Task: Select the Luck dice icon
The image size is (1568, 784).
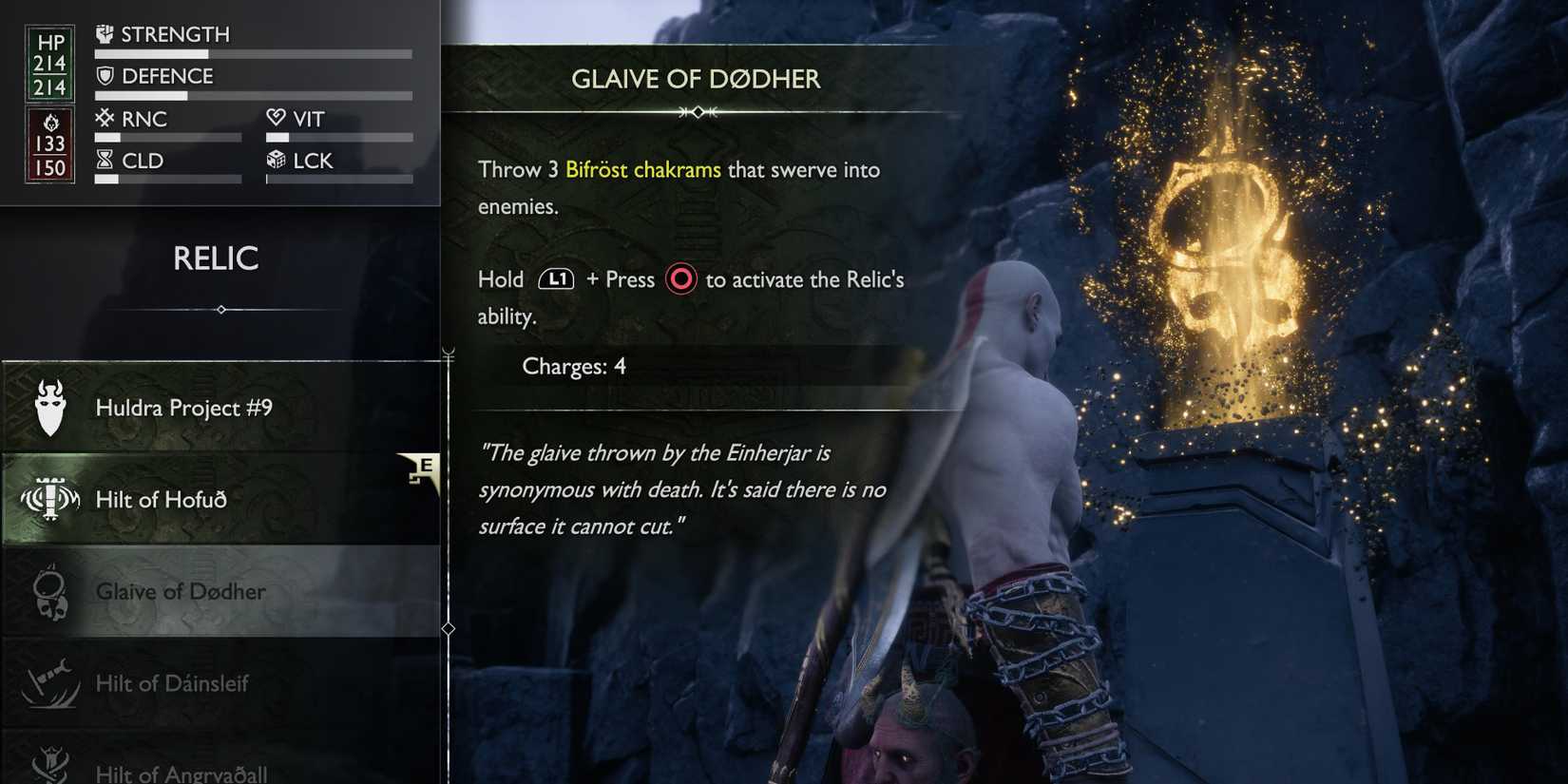Action: point(277,161)
